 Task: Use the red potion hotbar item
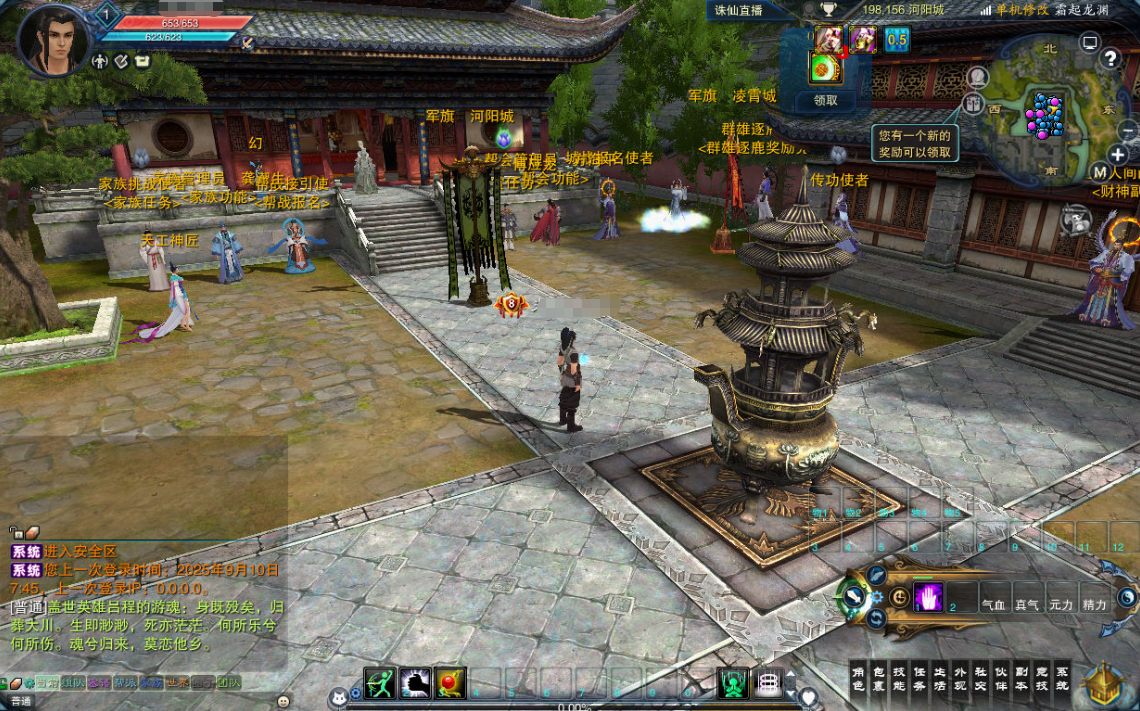(451, 683)
